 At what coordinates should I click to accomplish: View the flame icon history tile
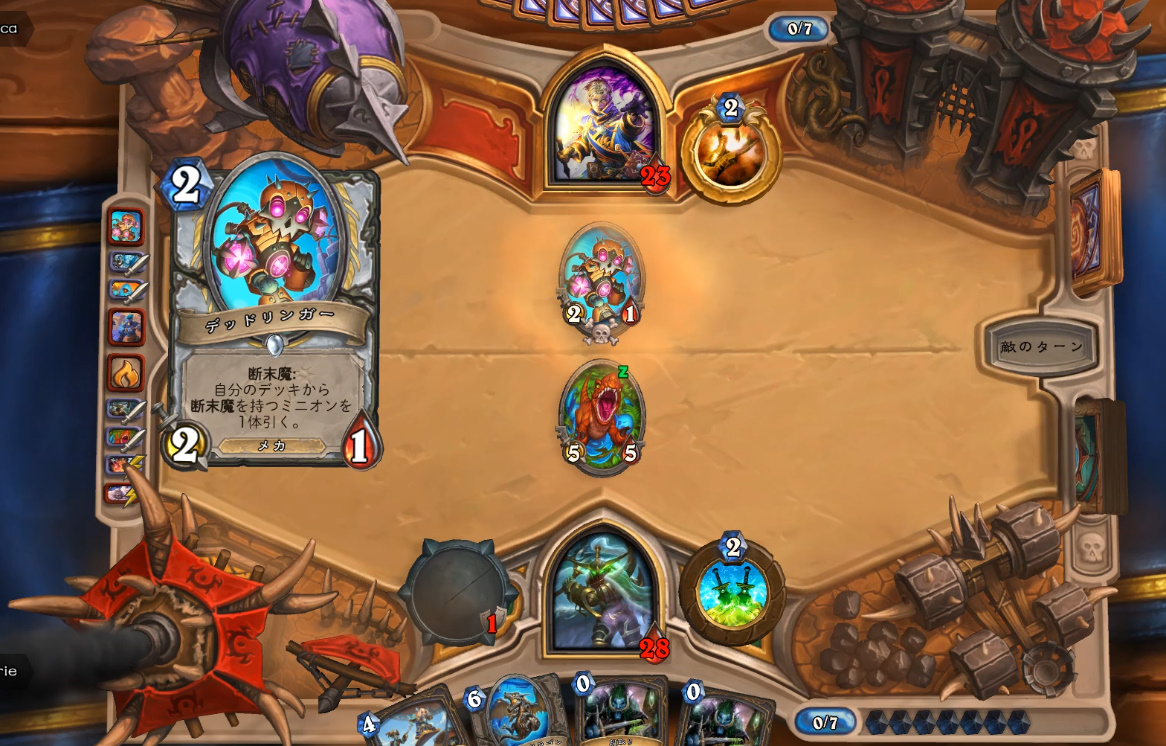[x=126, y=373]
